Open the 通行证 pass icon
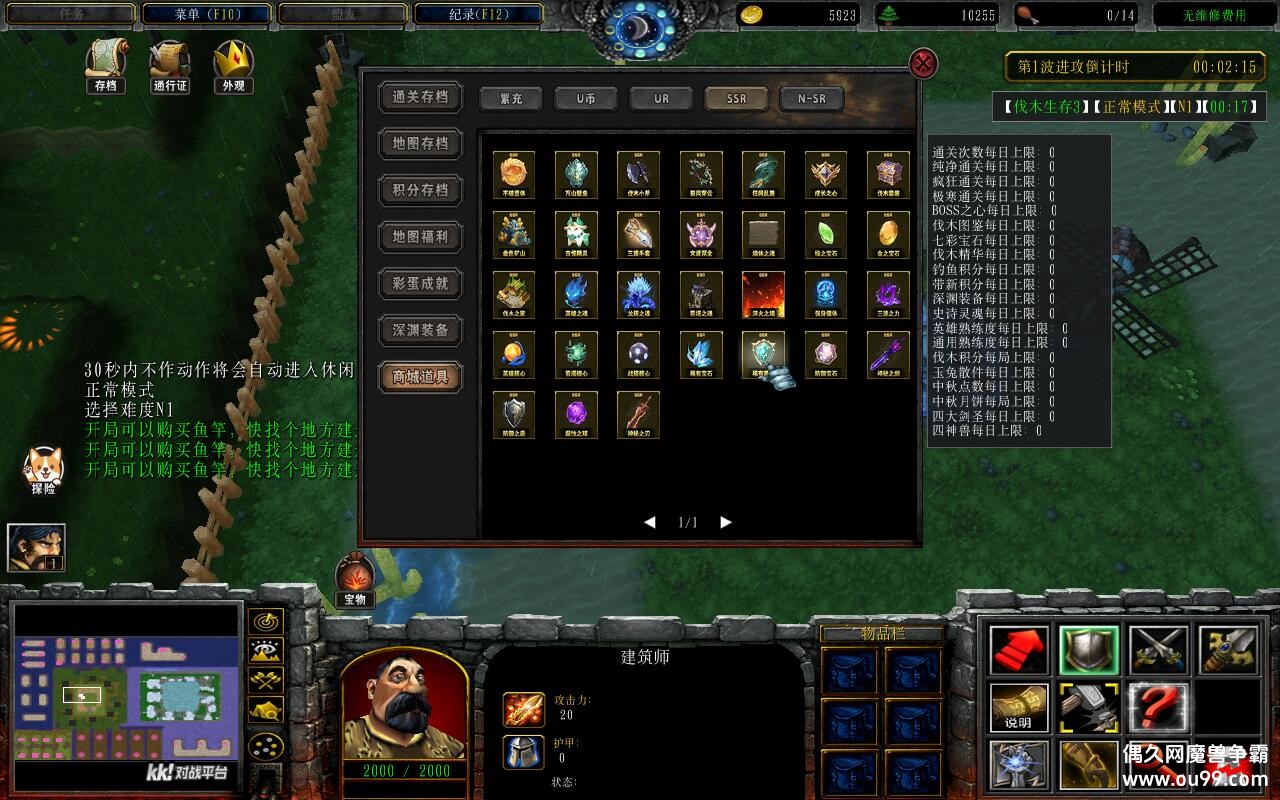The height and width of the screenshot is (800, 1280). click(170, 66)
